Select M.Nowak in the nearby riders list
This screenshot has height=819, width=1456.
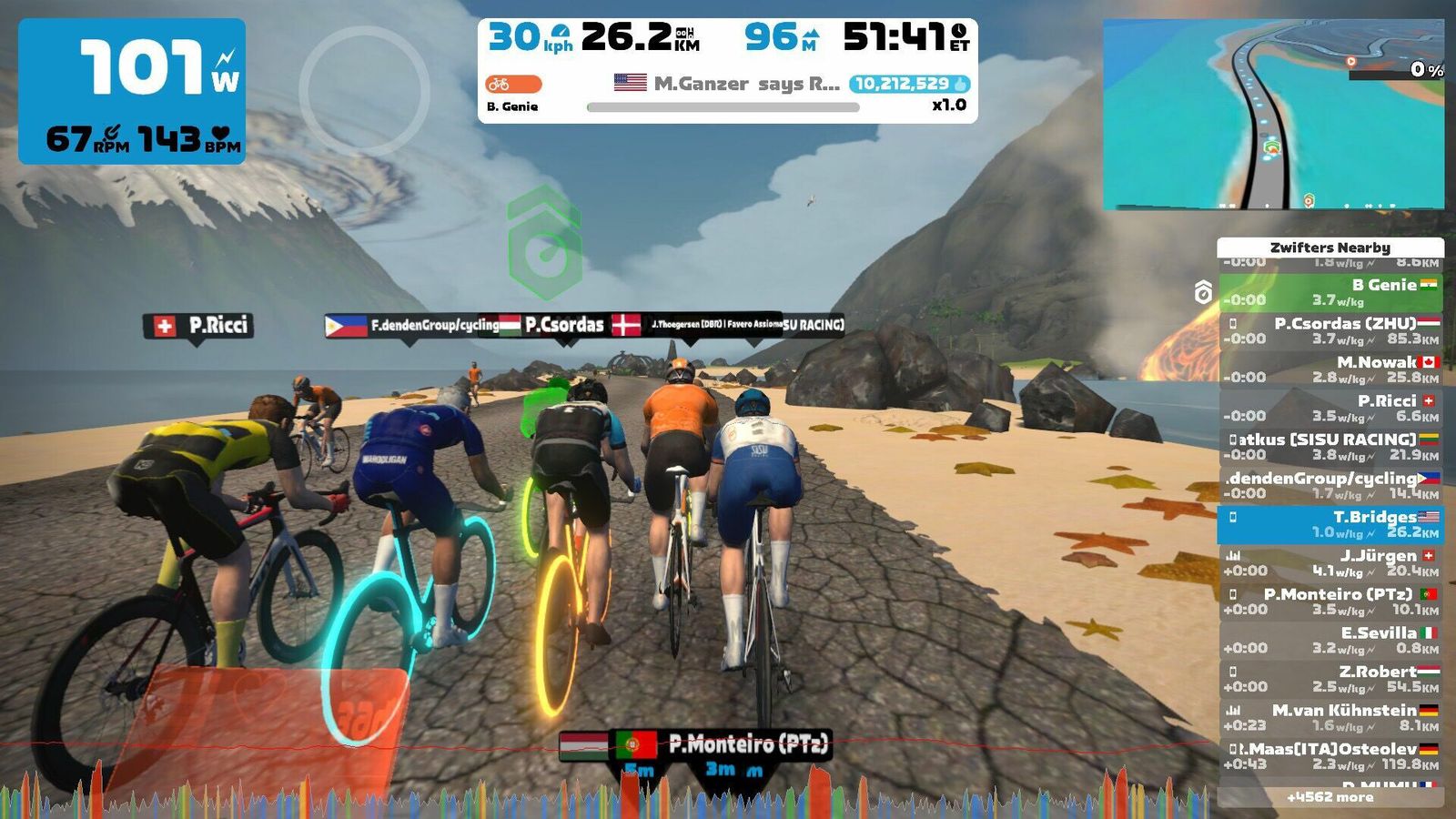[x=1330, y=369]
